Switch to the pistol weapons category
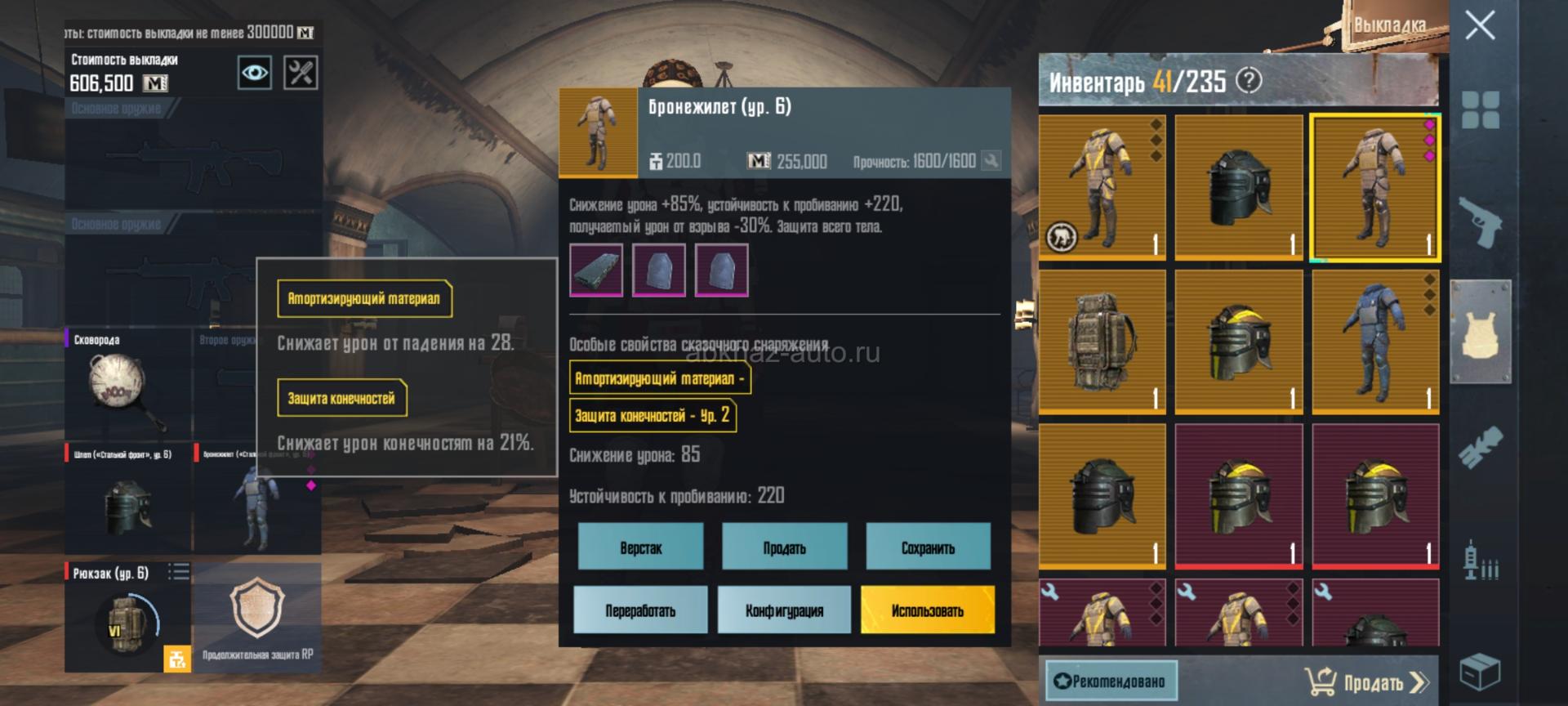1568x706 pixels. [x=1480, y=221]
